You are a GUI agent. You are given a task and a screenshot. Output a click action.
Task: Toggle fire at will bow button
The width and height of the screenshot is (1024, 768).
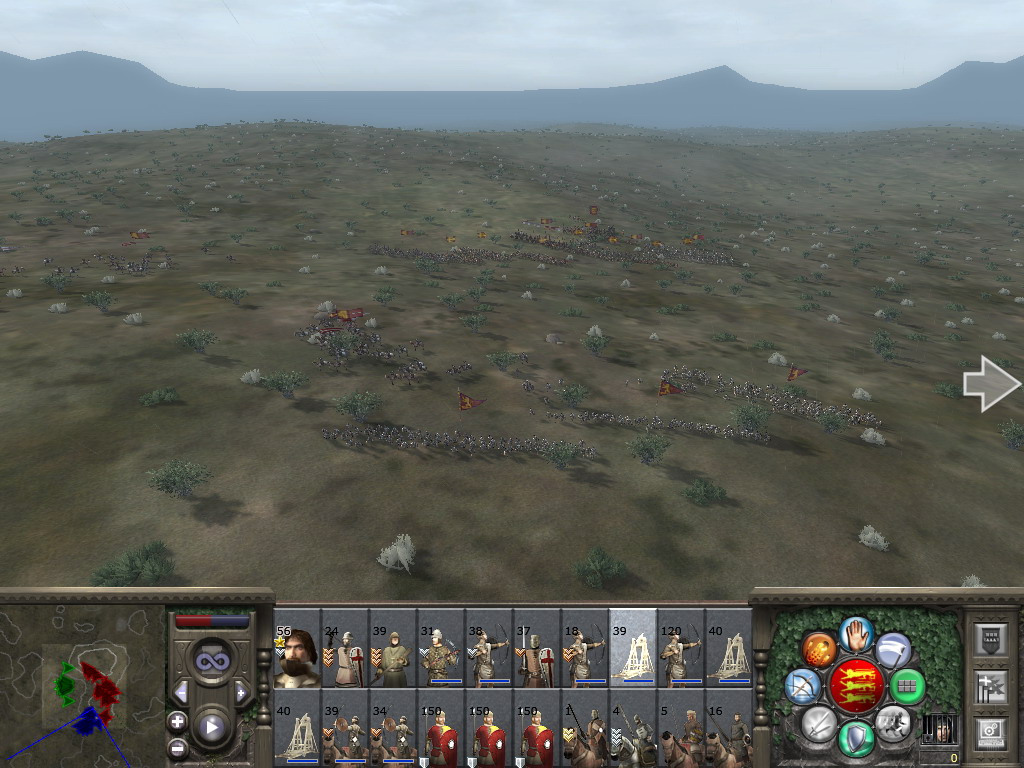click(803, 686)
